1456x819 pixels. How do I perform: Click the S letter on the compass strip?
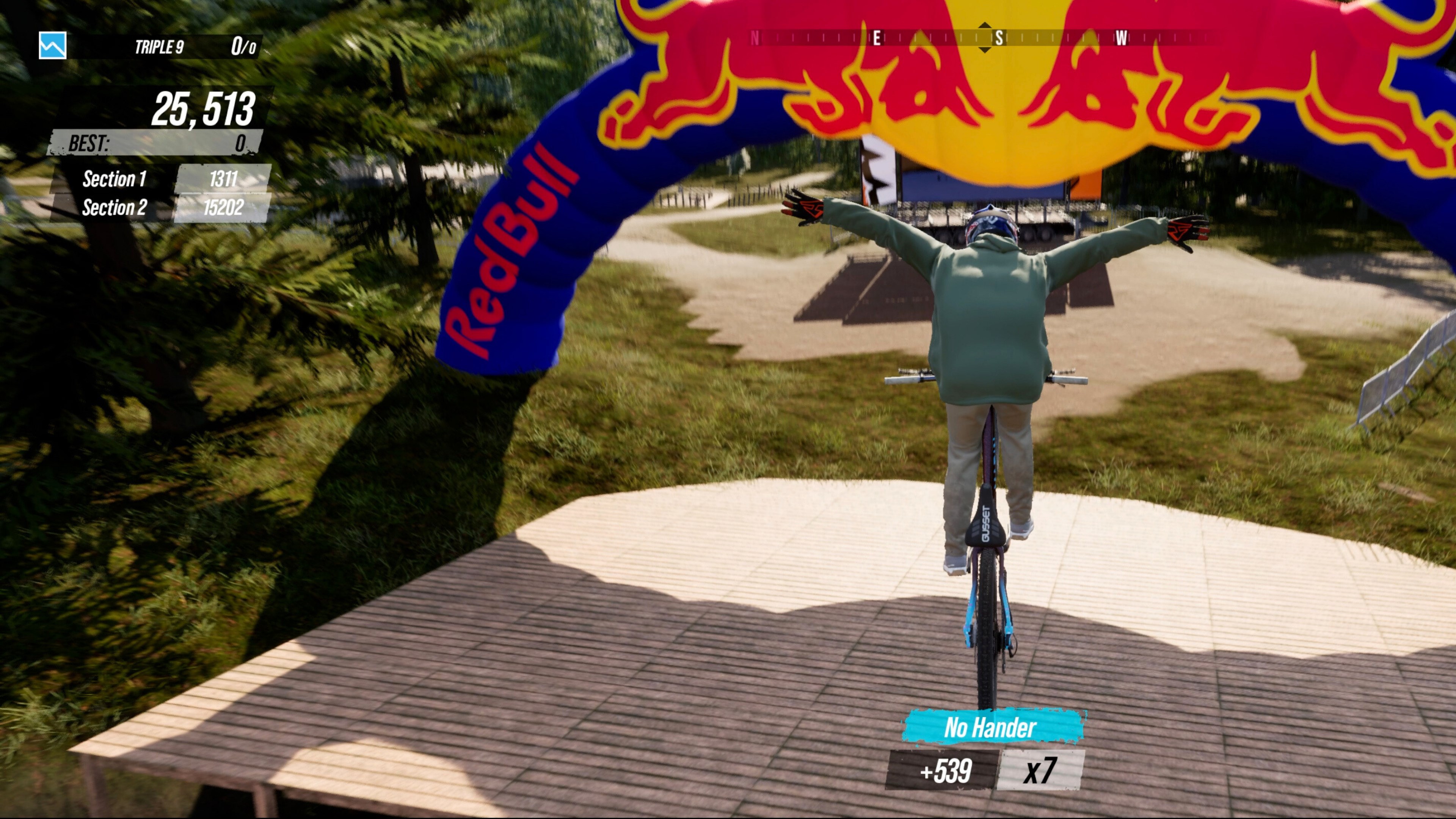(x=1000, y=38)
